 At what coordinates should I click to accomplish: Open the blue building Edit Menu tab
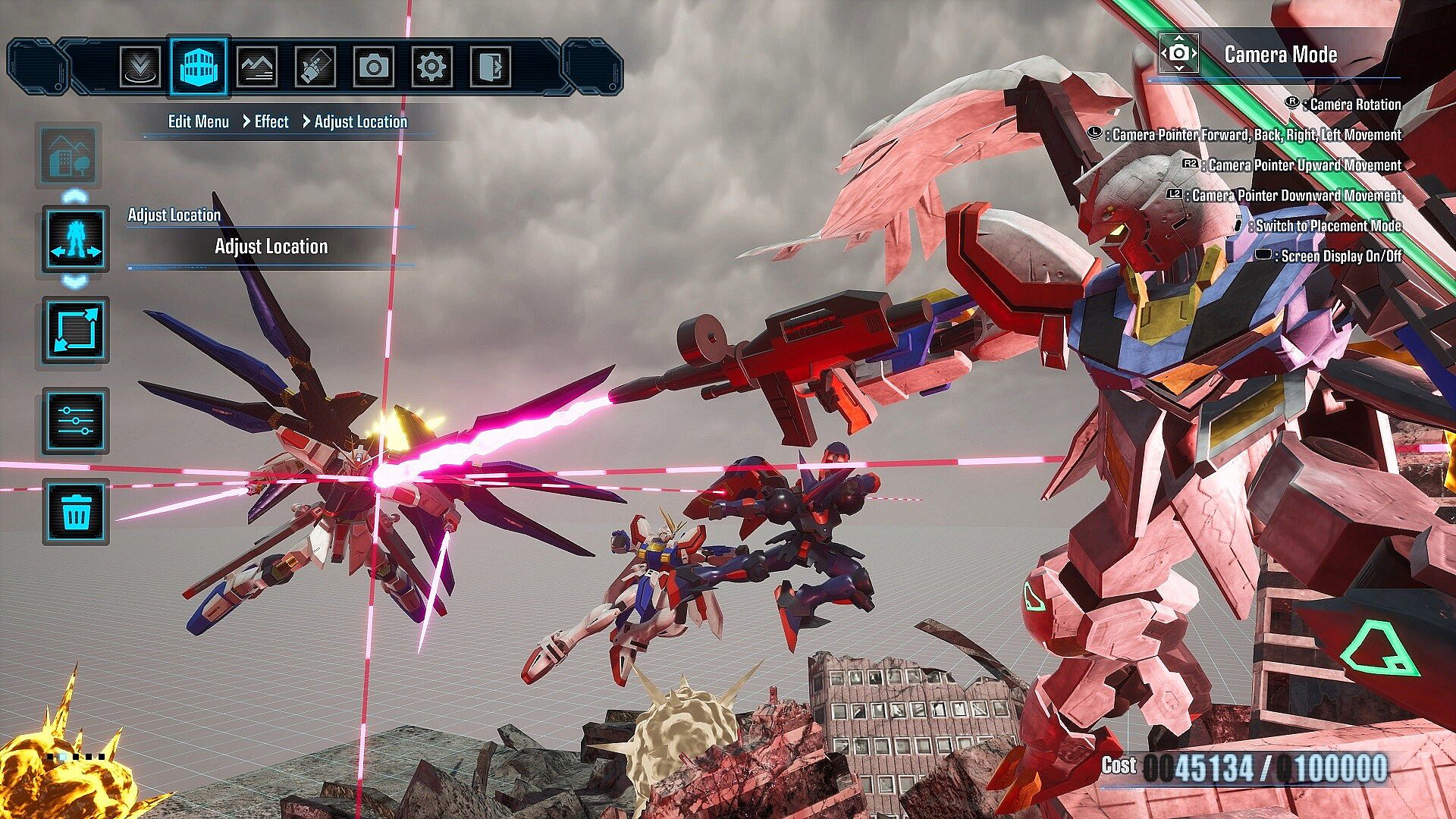point(198,67)
